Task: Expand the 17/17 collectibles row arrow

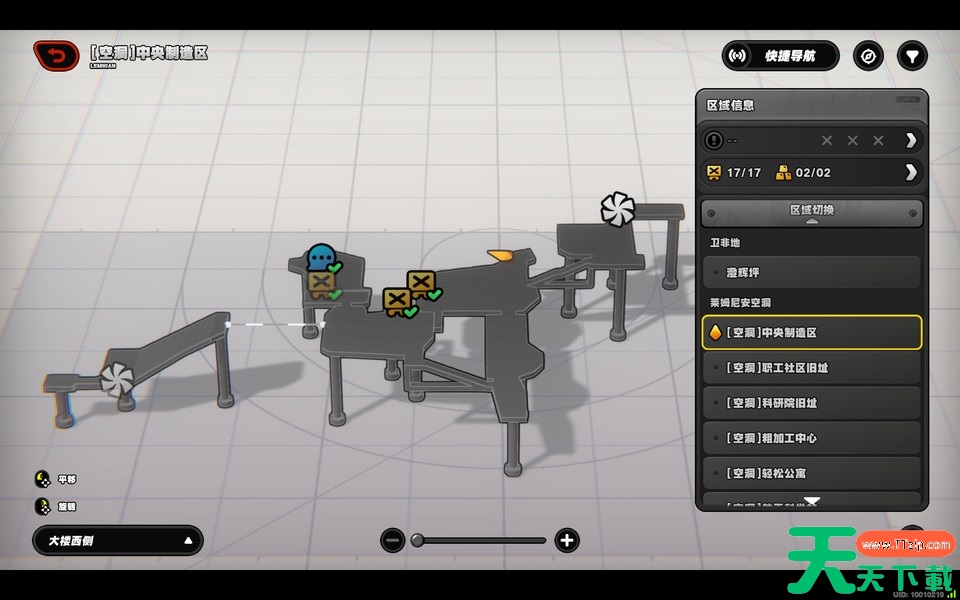Action: pyautogui.click(x=910, y=172)
